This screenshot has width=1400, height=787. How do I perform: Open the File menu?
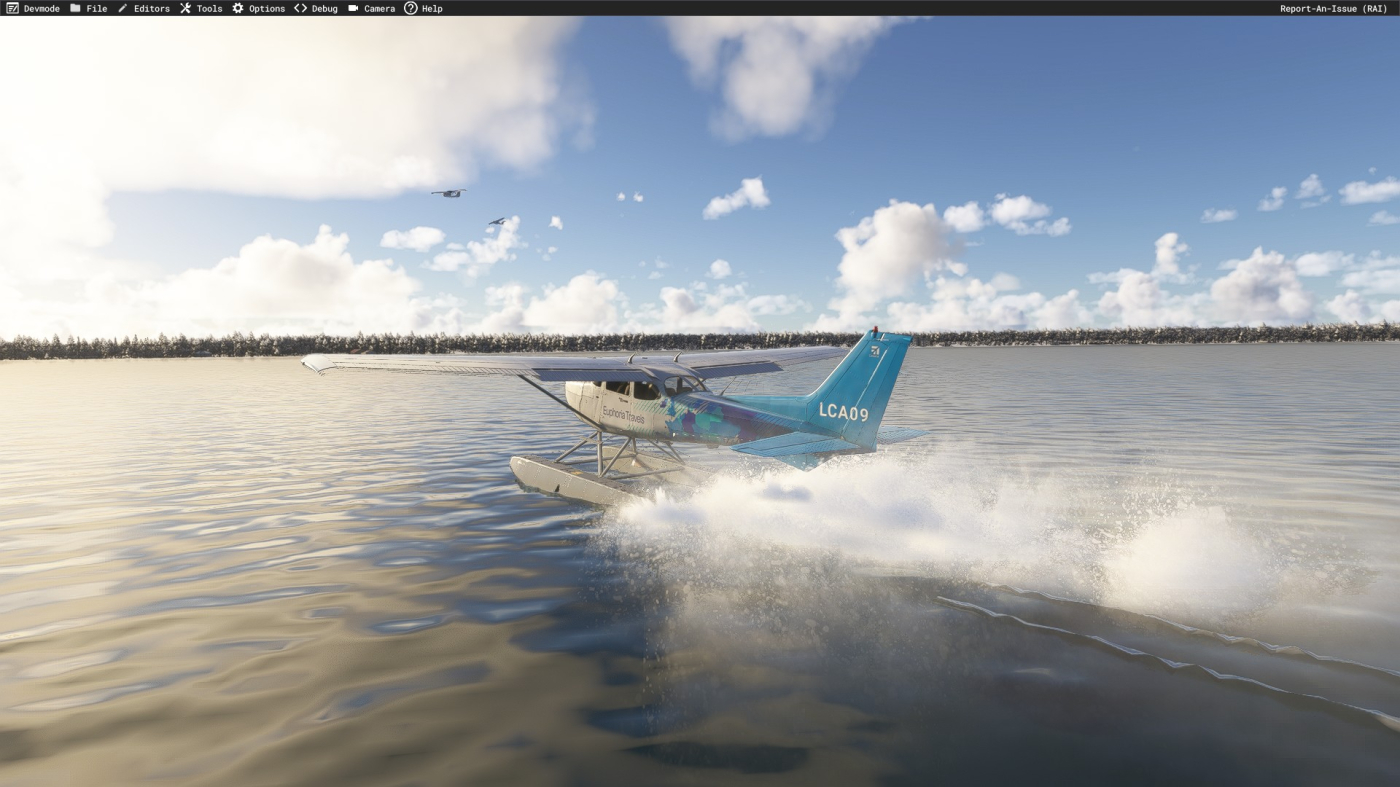click(x=89, y=8)
